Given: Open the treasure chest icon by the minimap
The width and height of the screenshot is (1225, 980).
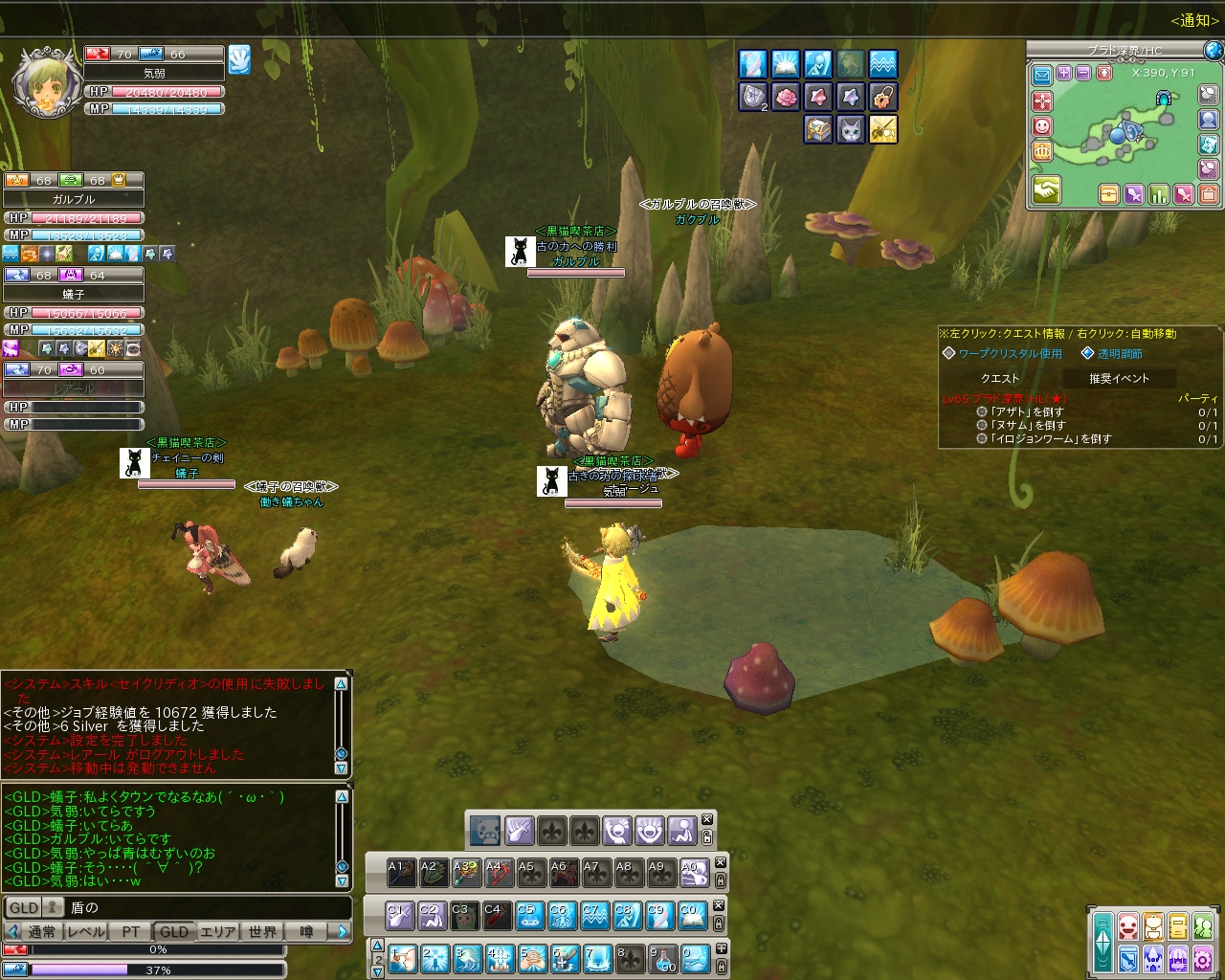Looking at the screenshot, I should 1108,195.
